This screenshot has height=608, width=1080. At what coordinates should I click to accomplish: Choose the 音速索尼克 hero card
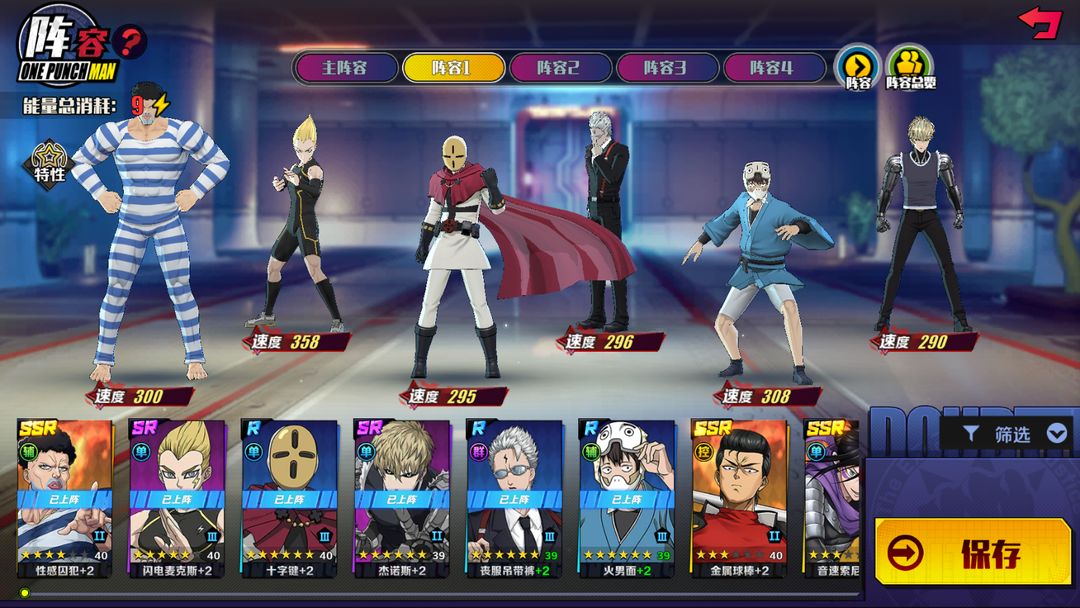point(833,498)
